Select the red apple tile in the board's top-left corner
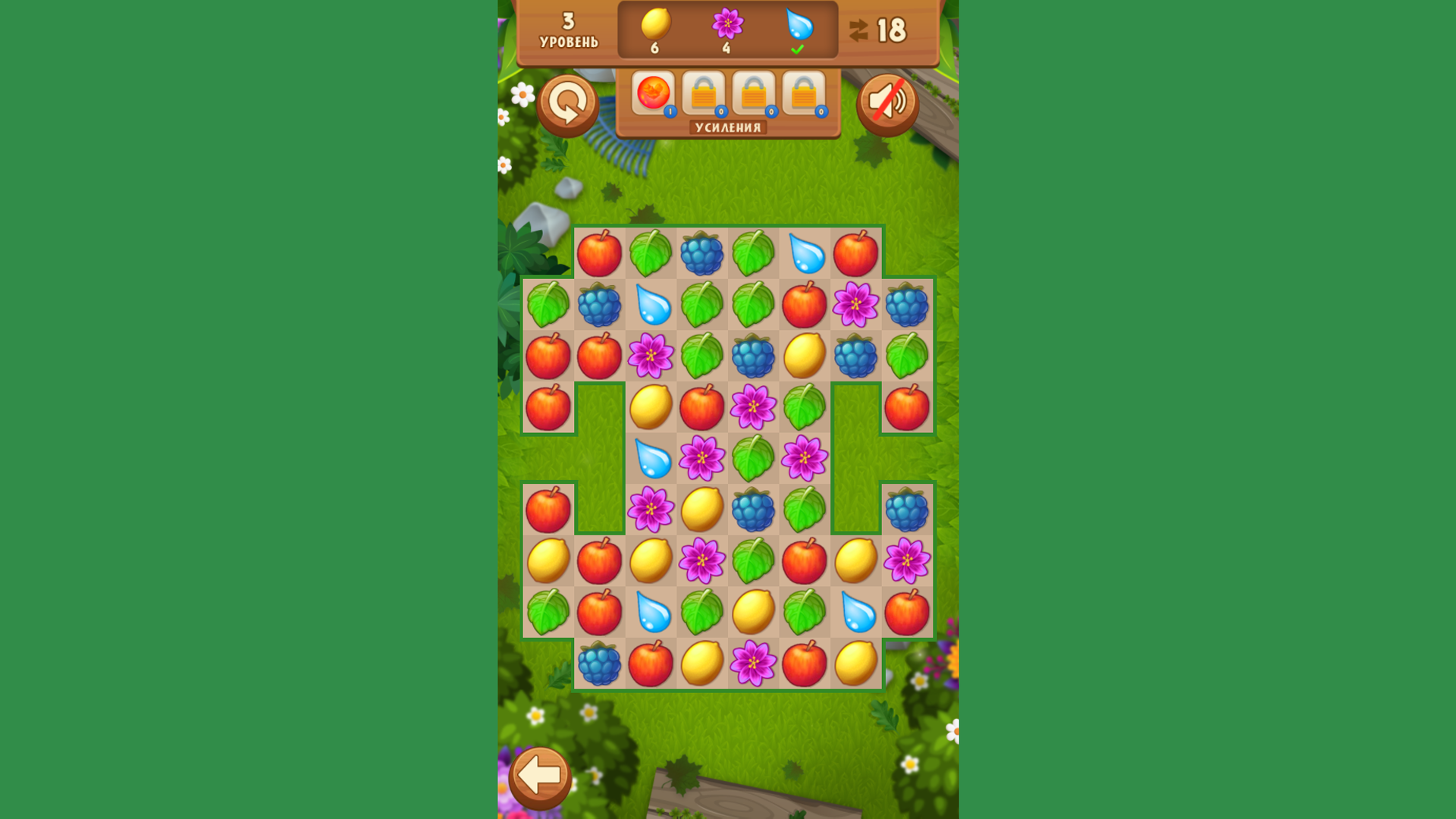 tap(600, 253)
